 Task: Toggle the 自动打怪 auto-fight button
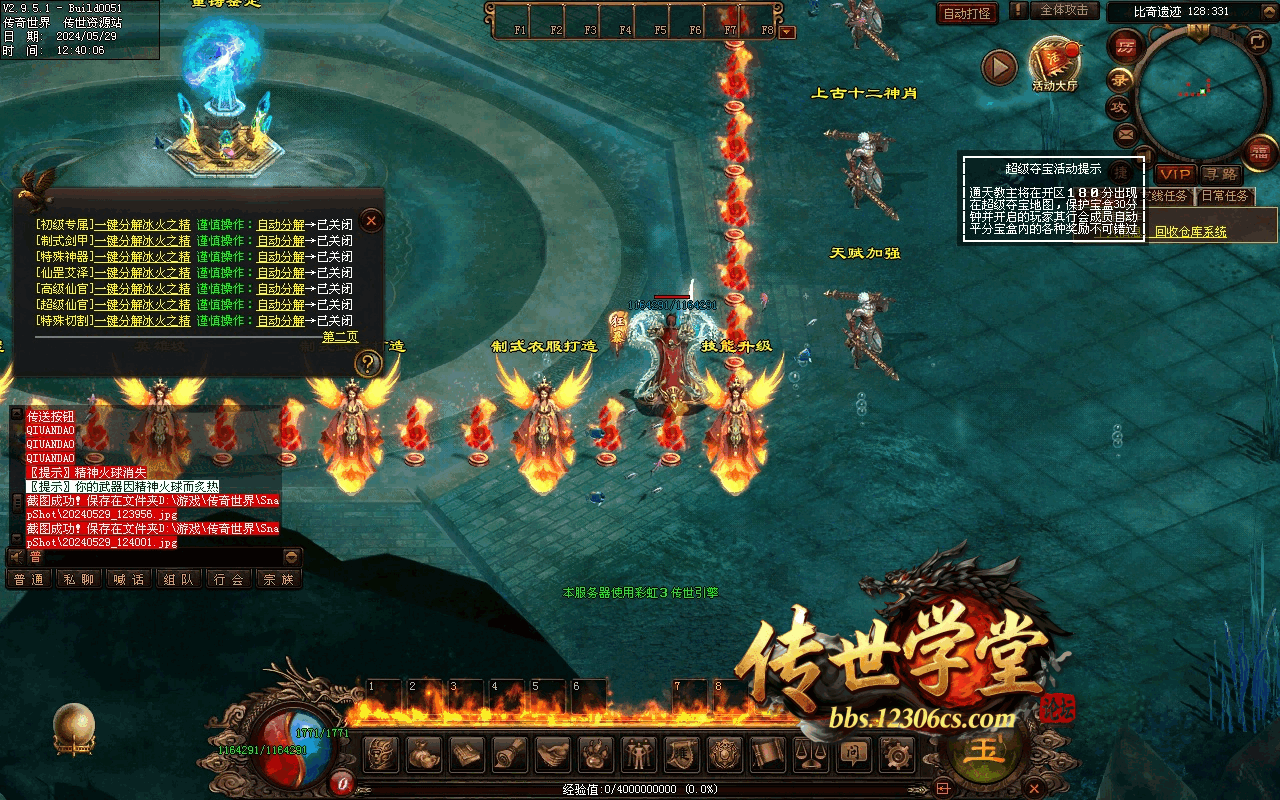pos(967,13)
